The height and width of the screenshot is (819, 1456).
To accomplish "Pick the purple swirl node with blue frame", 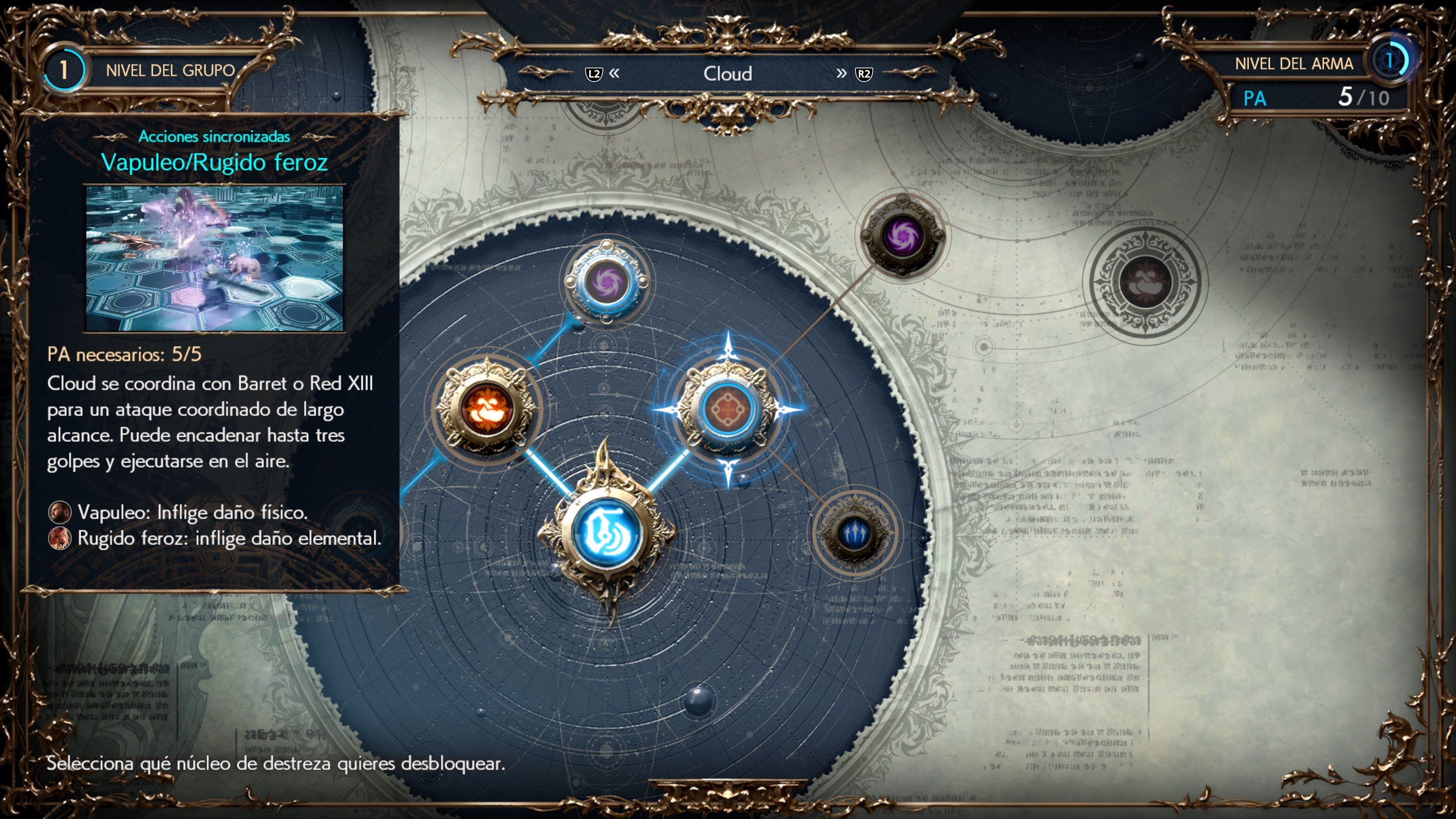I will [607, 281].
